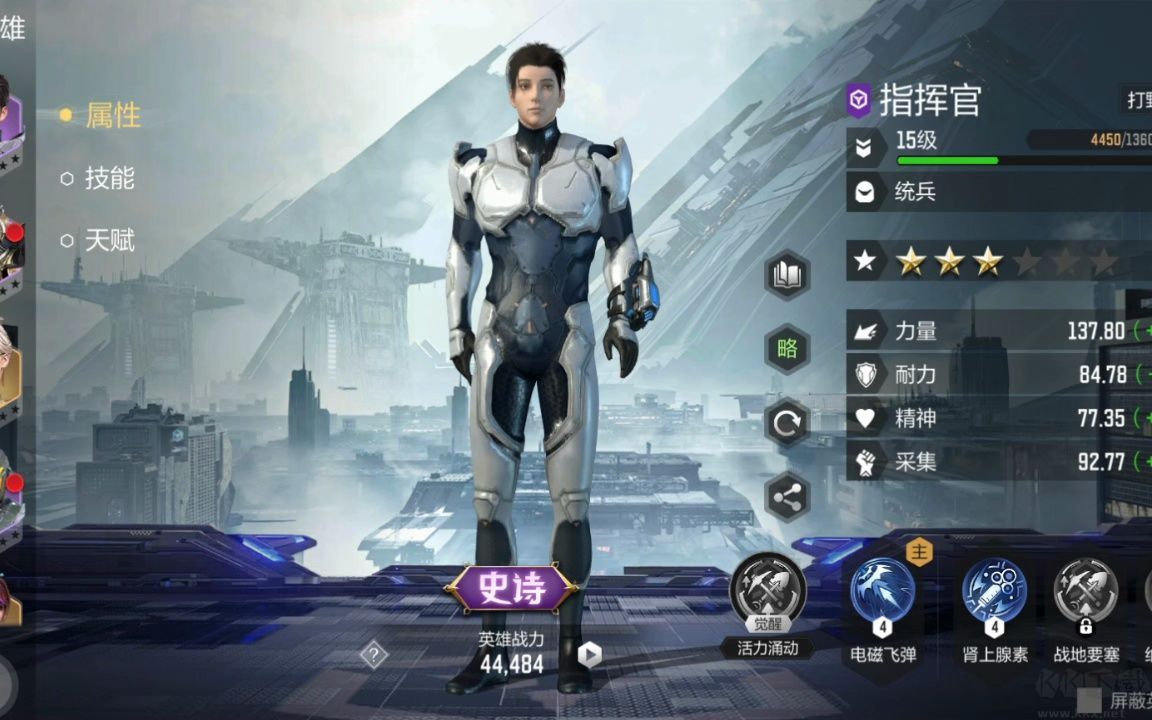Choose the 电磁飞弹 skill icon
Image resolution: width=1152 pixels, height=720 pixels.
click(882, 592)
